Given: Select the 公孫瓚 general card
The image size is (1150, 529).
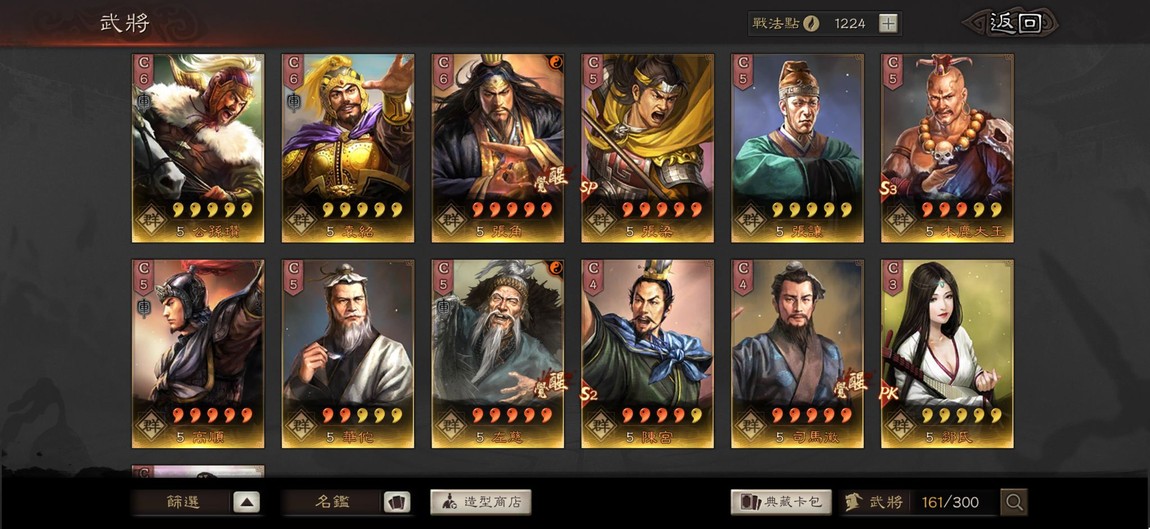Looking at the screenshot, I should tap(198, 147).
